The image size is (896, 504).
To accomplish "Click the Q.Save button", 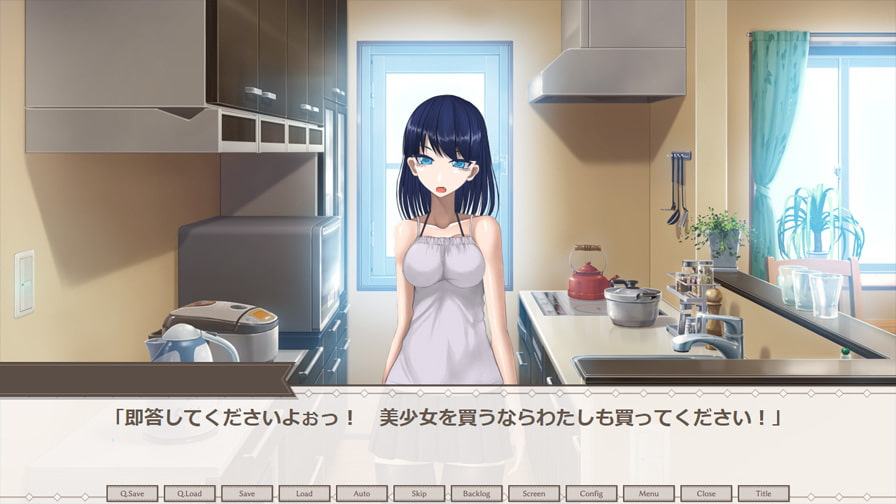I will 132,493.
